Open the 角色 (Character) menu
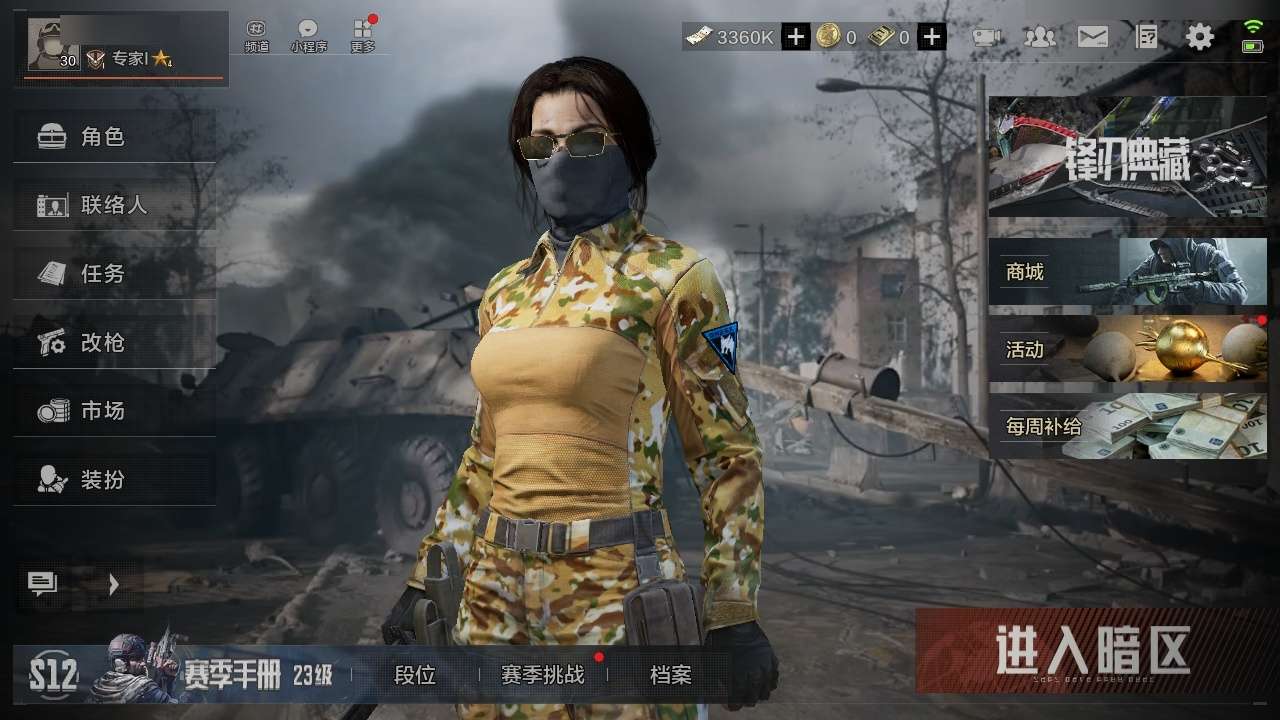The width and height of the screenshot is (1280, 720). coord(114,137)
